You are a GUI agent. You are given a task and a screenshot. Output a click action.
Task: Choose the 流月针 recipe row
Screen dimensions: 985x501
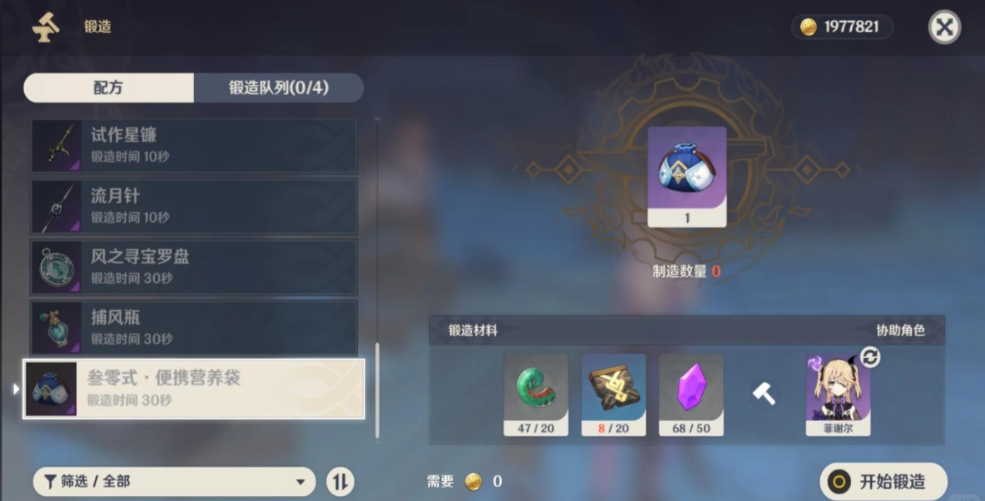pyautogui.click(x=193, y=207)
